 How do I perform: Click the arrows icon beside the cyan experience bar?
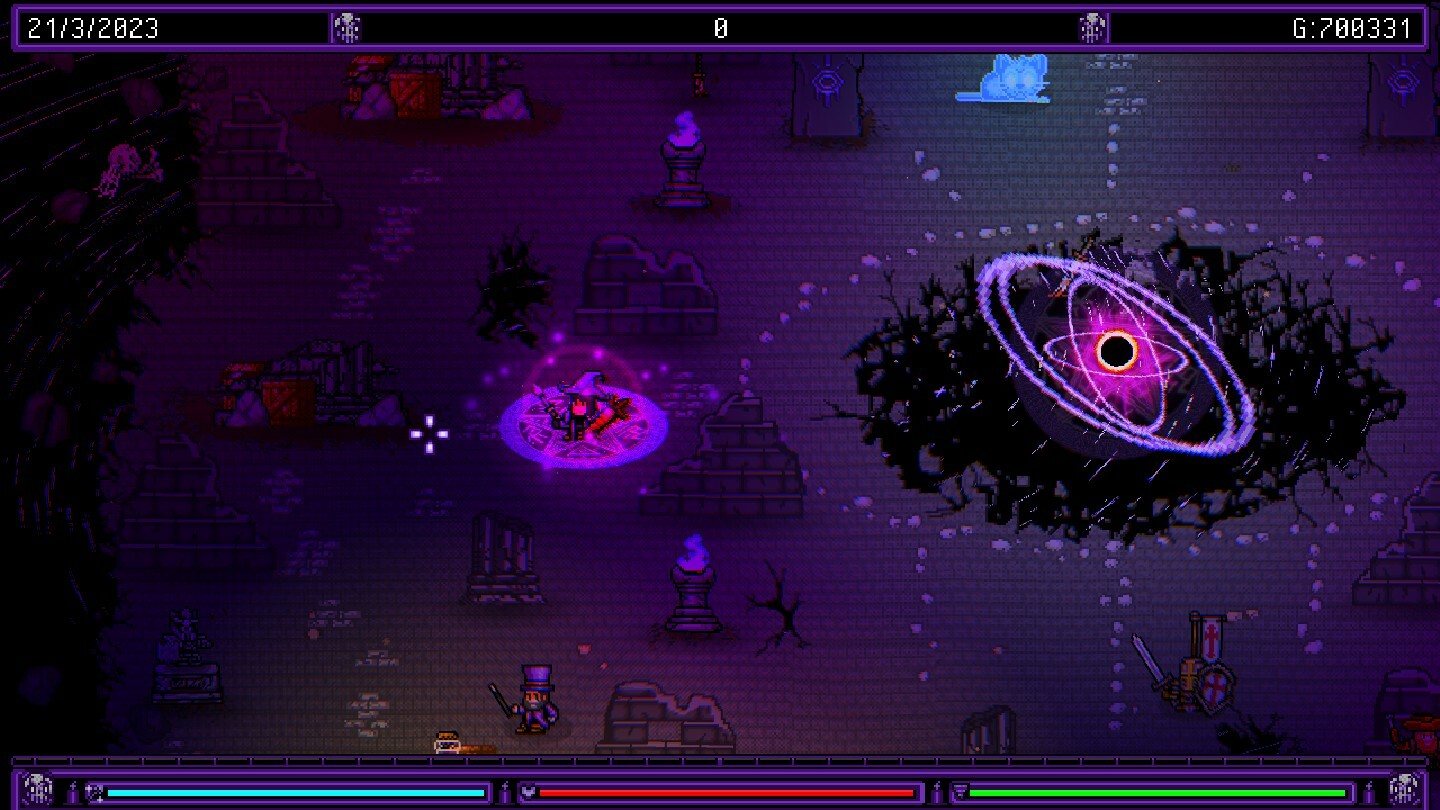coord(93,791)
